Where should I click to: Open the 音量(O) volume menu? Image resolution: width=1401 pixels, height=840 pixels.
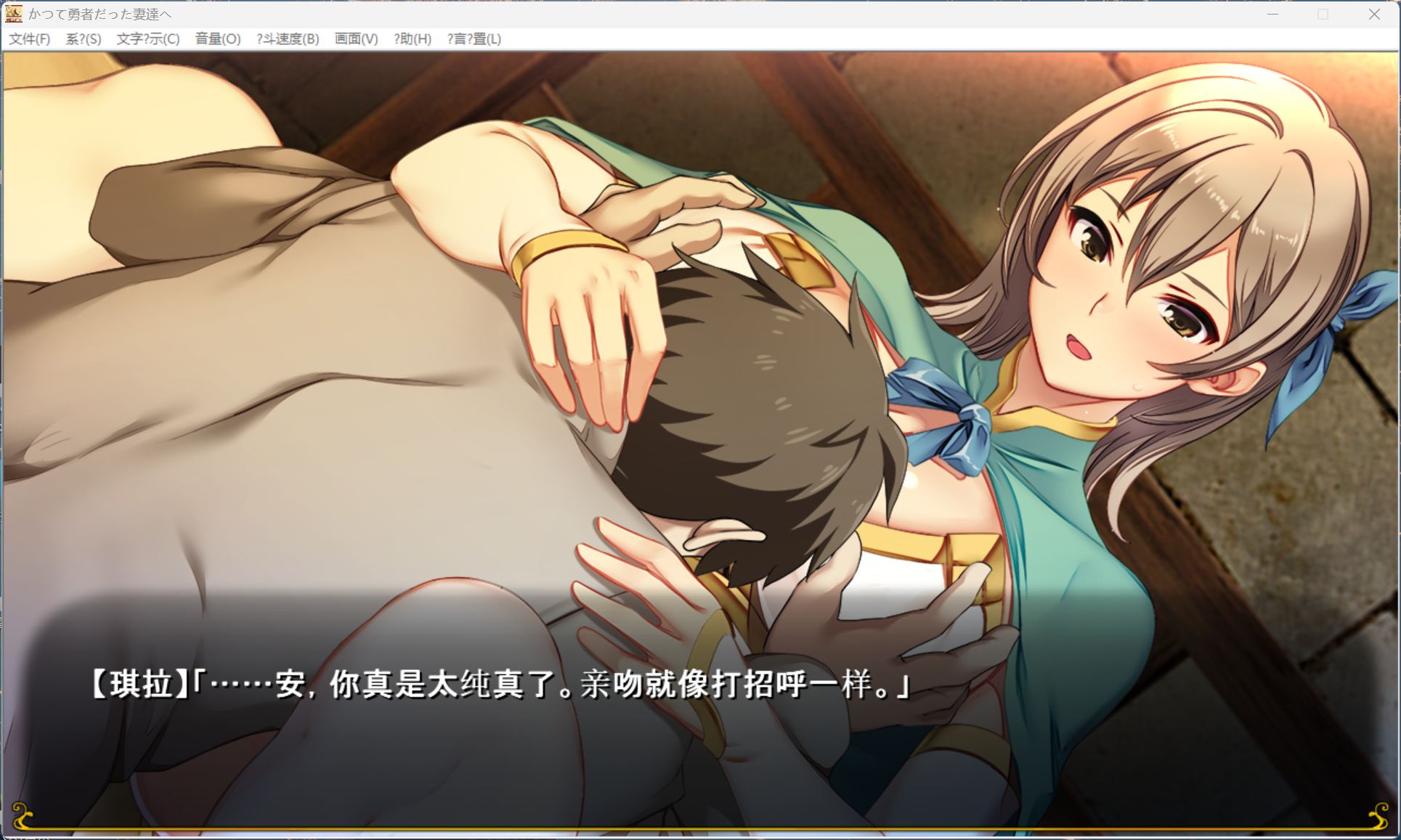[218, 38]
